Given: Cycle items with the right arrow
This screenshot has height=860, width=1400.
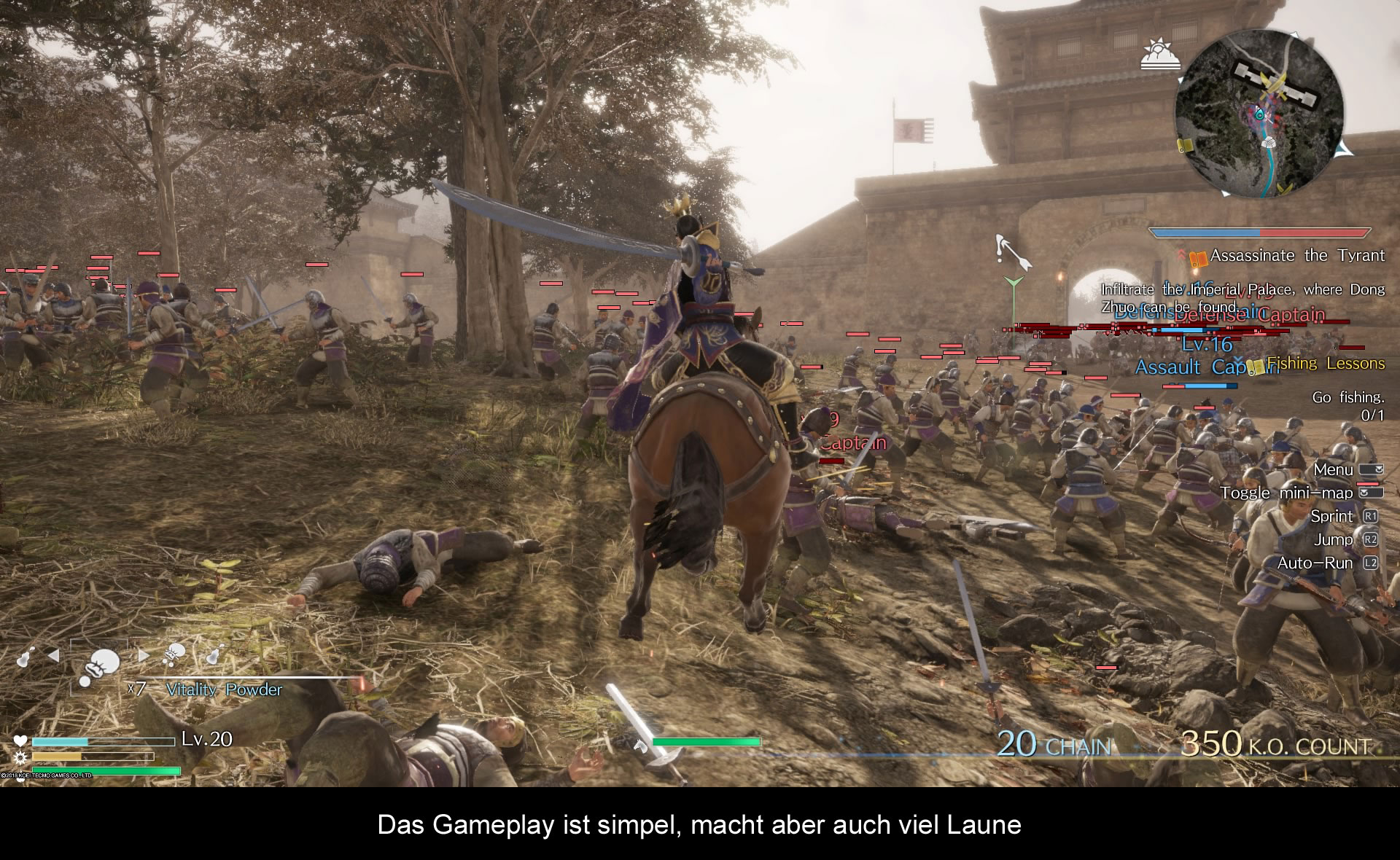Looking at the screenshot, I should tap(144, 656).
